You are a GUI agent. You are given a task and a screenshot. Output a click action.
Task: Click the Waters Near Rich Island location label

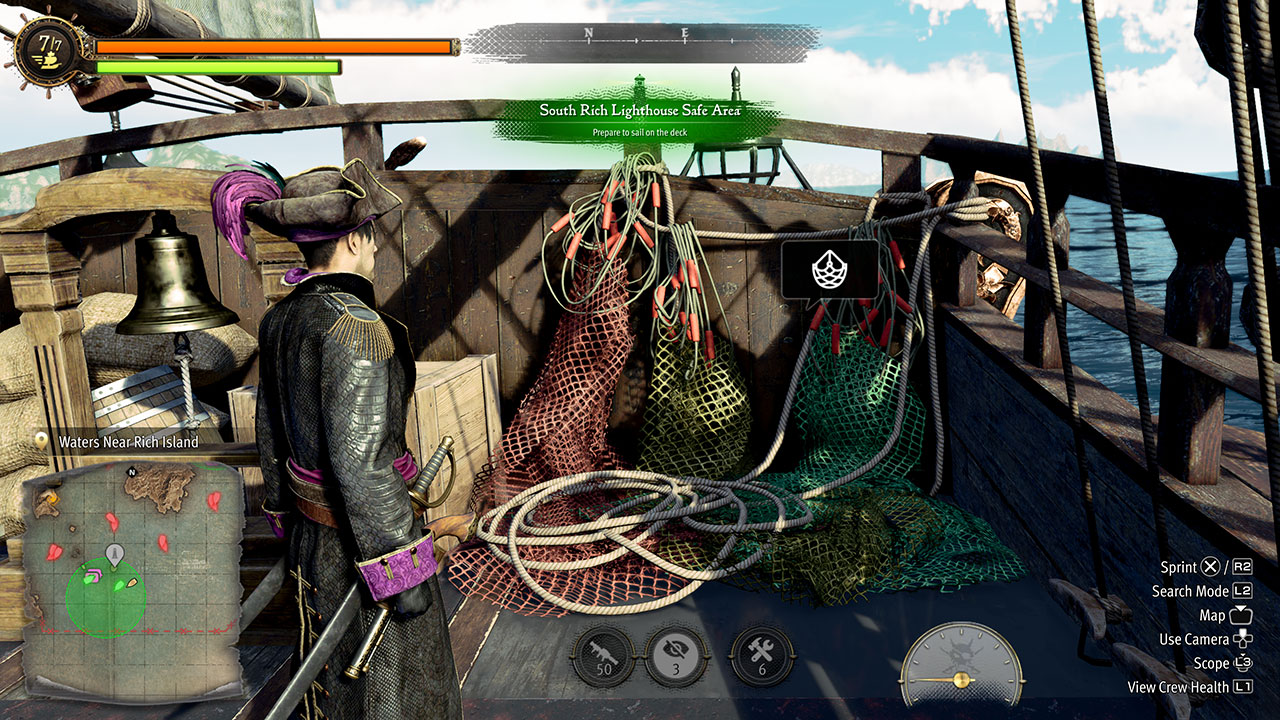tap(128, 441)
